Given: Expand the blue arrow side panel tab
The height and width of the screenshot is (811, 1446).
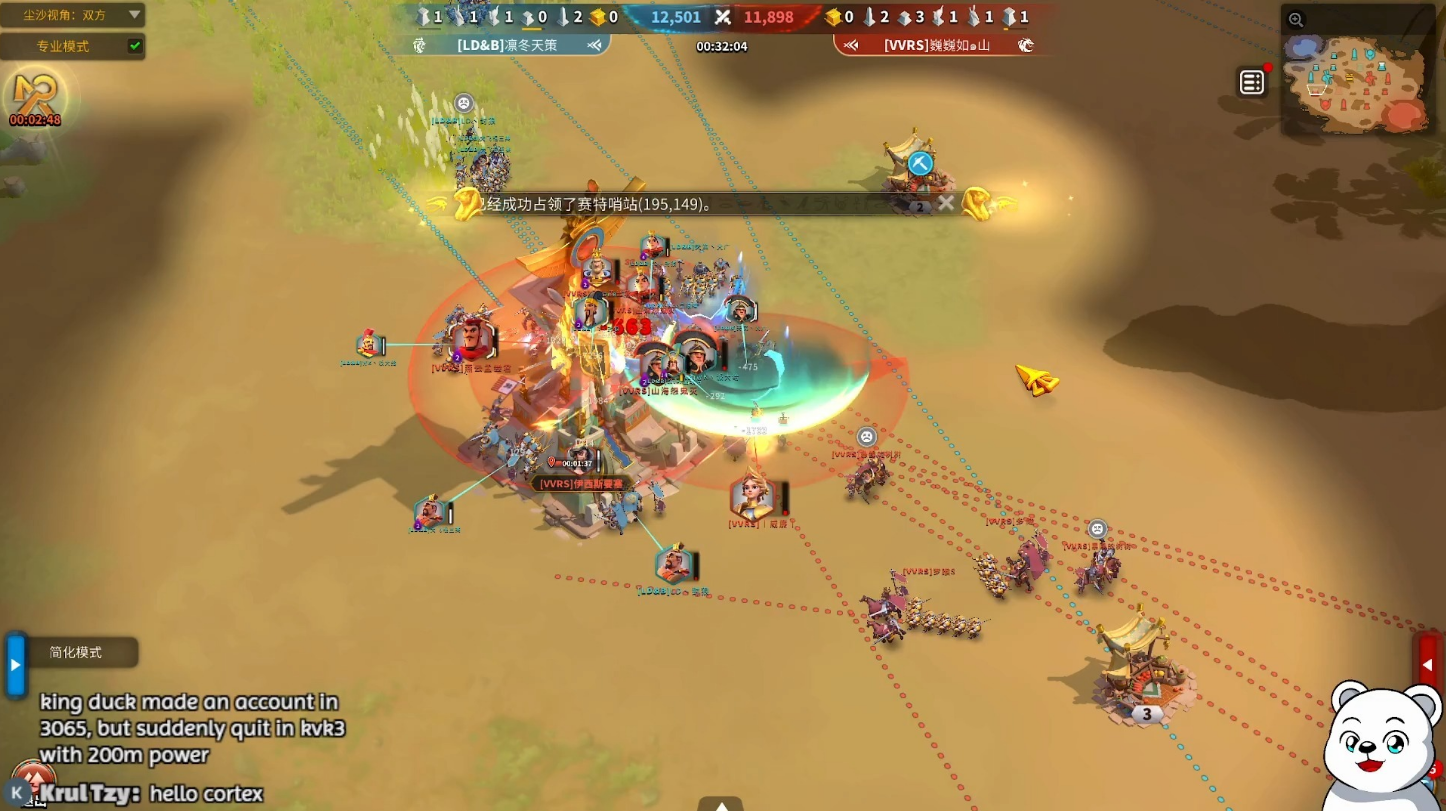Looking at the screenshot, I should 15,664.
